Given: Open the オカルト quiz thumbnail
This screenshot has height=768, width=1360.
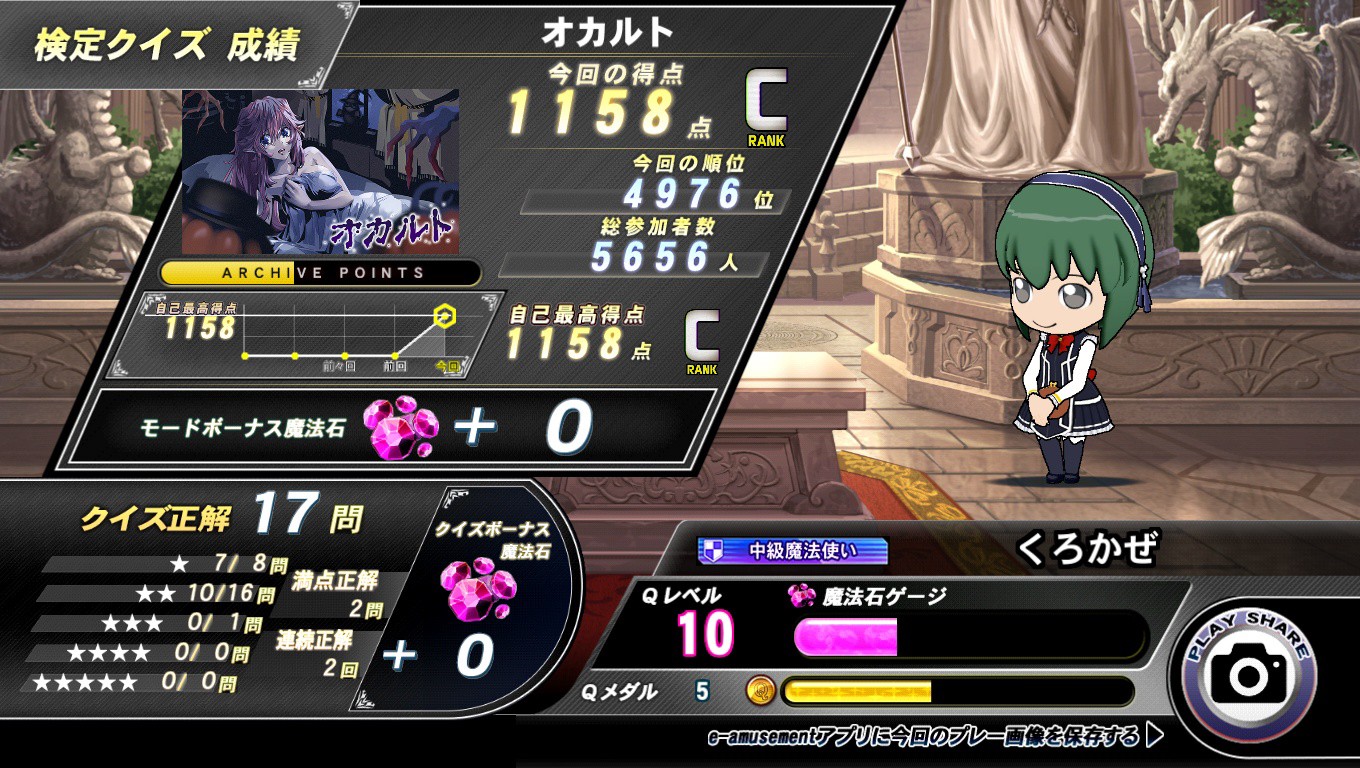Looking at the screenshot, I should point(320,171).
